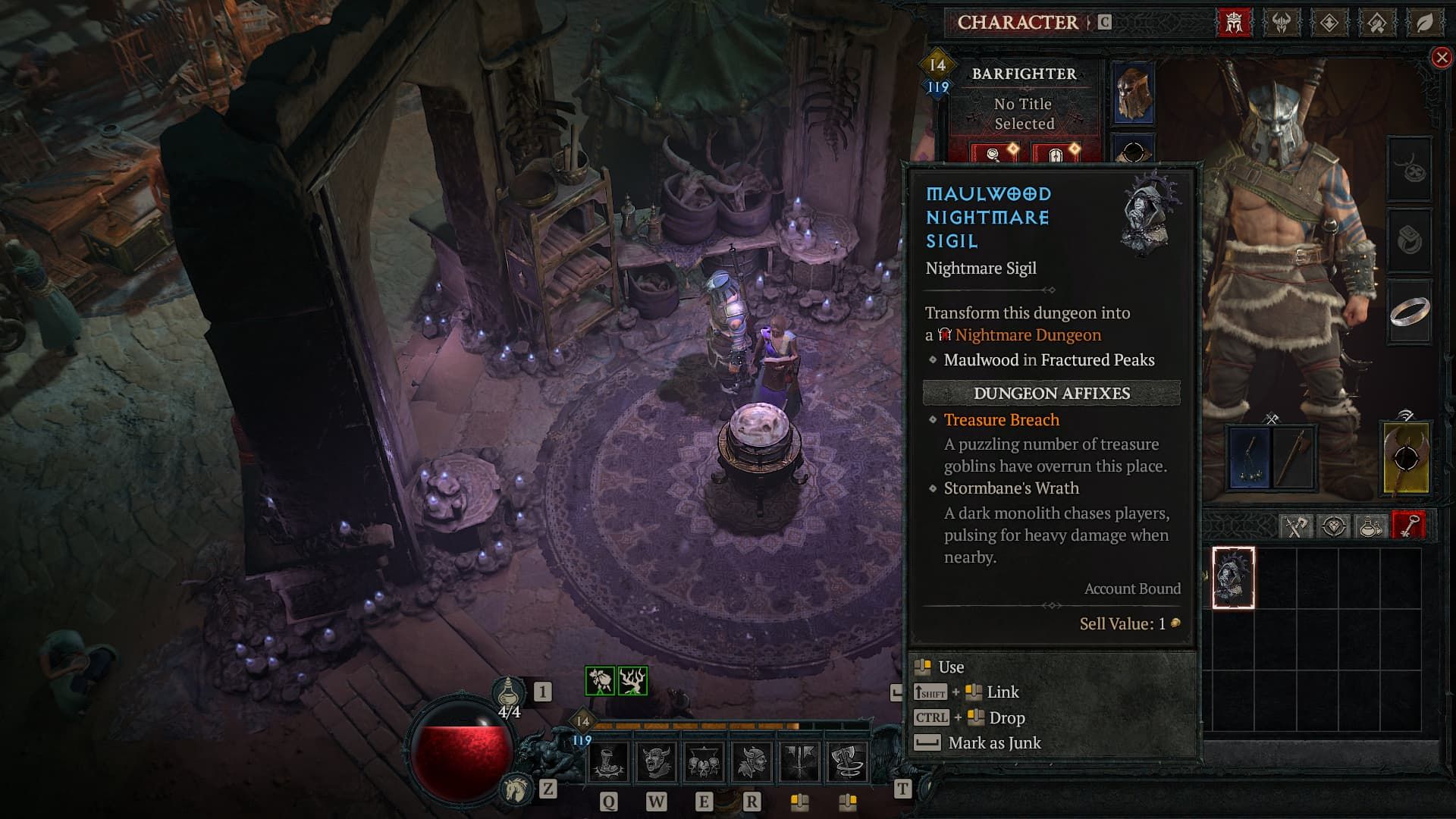Screen dimensions: 1456x819
Task: Activate the three skulls skill
Action: coord(704,762)
